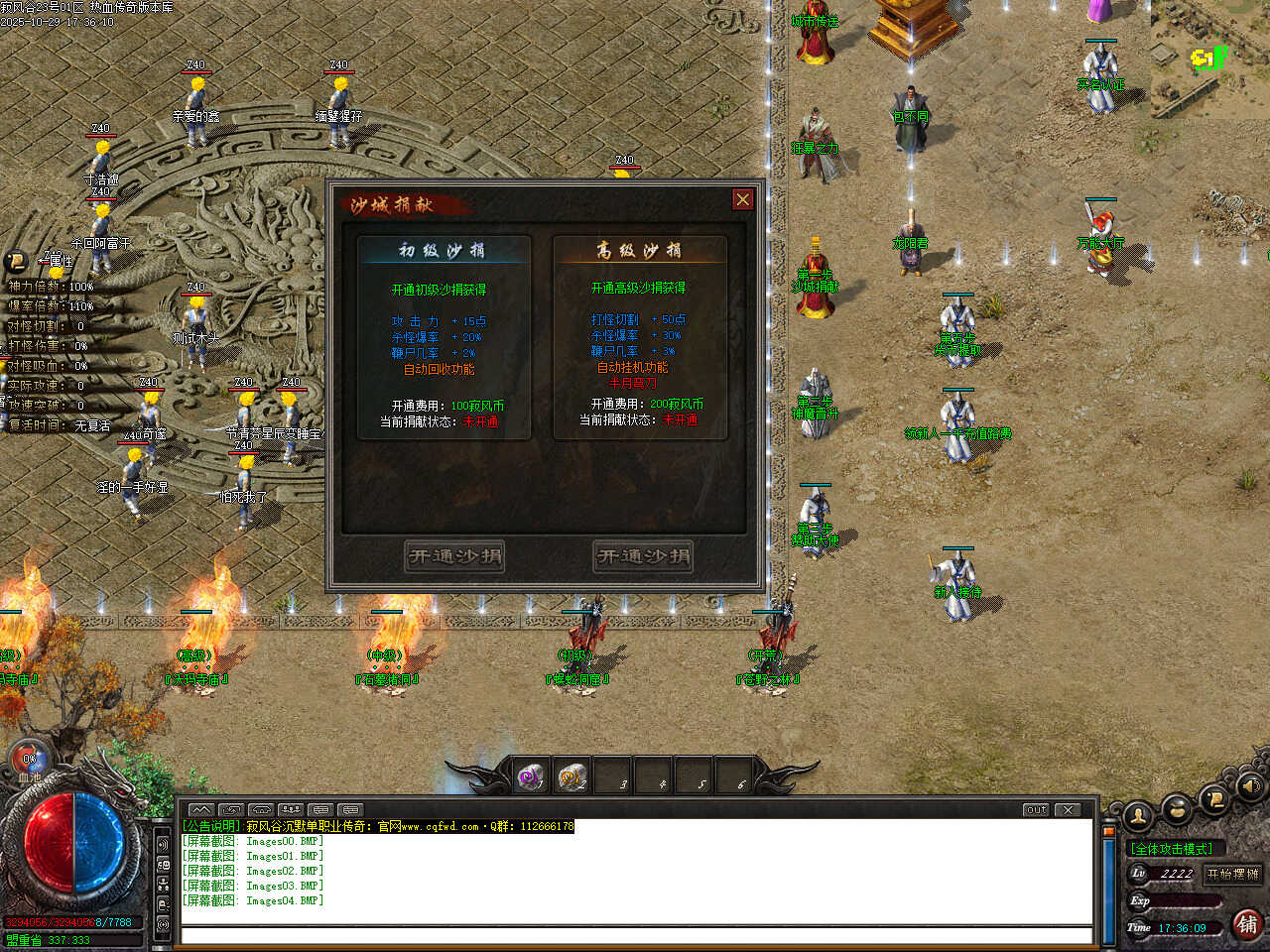Use the orange swirl stone in hotbar slot 2
The image size is (1270, 952).
click(x=572, y=776)
